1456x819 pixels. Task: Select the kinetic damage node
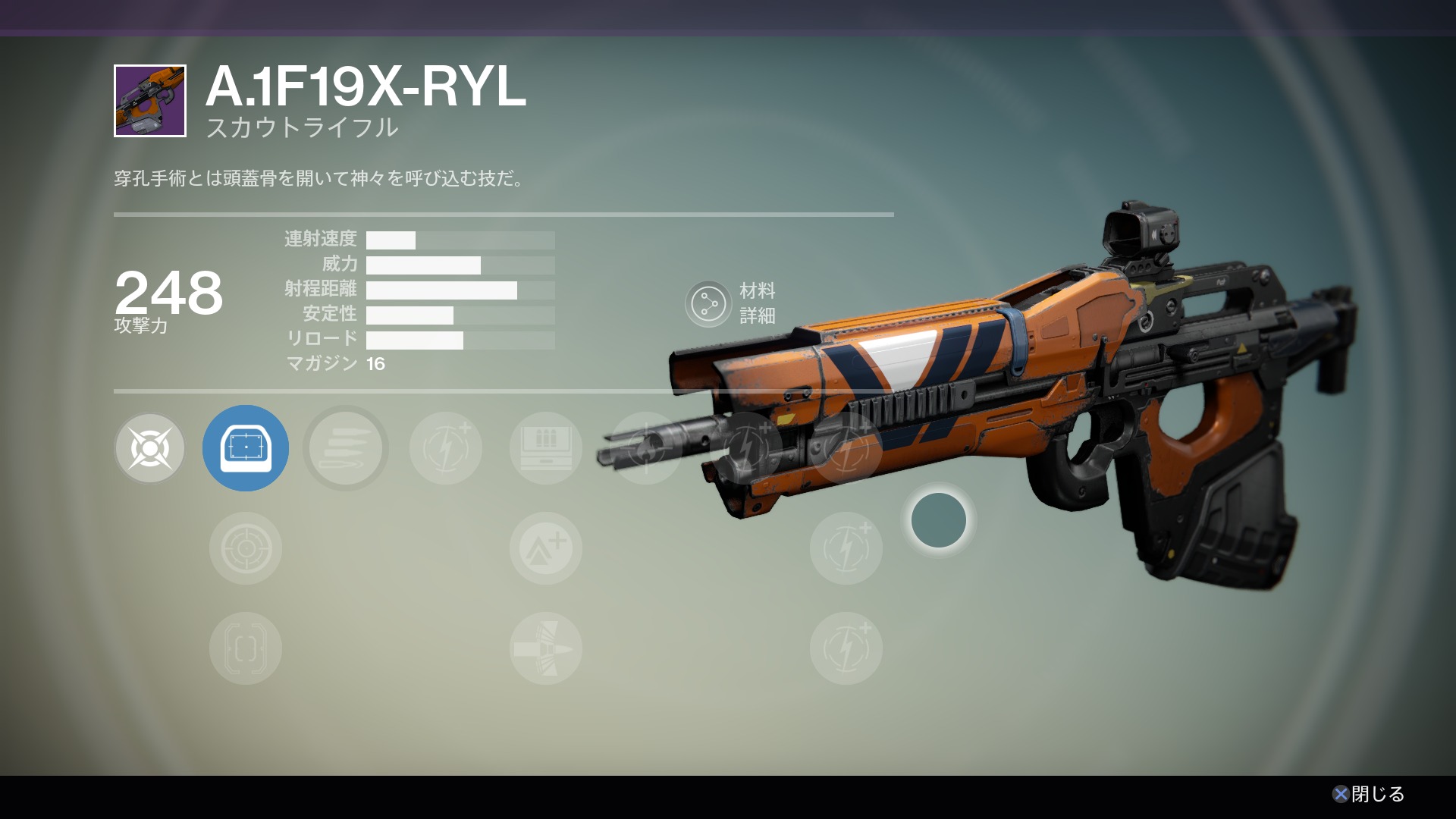point(150,448)
